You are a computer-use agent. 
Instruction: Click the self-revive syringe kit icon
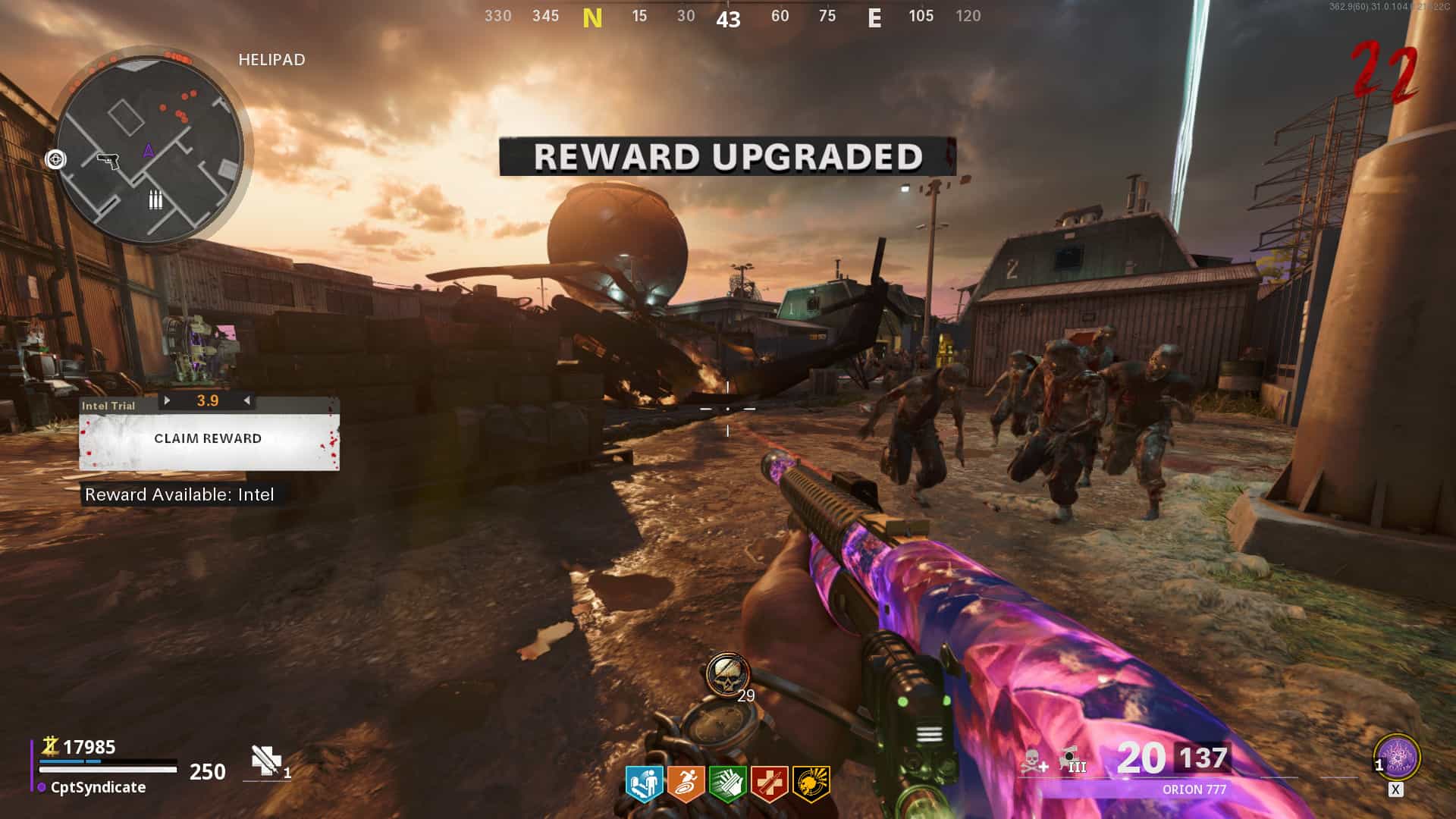[266, 761]
